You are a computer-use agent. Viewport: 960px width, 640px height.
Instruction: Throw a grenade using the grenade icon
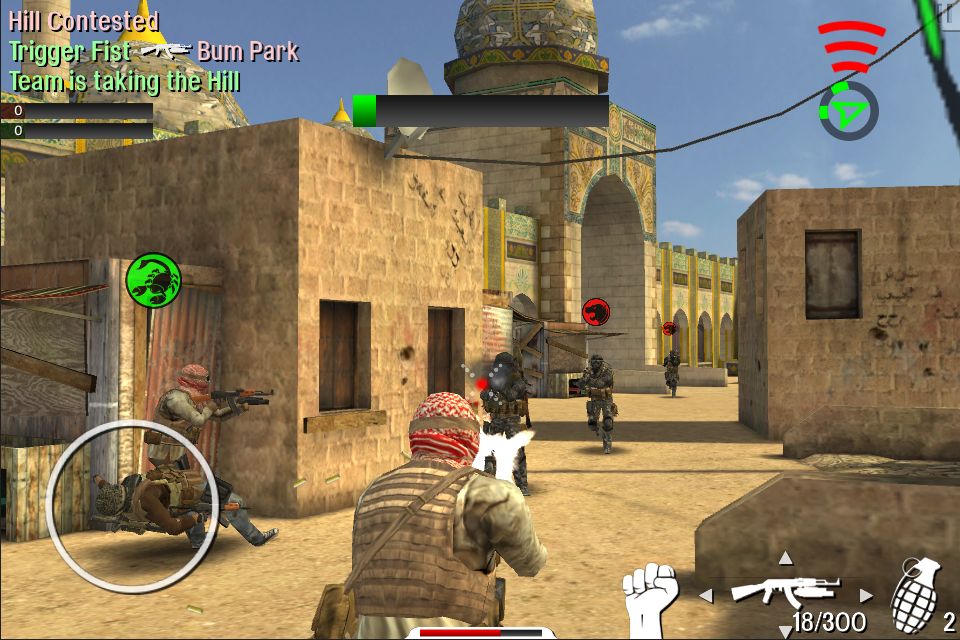point(916,594)
